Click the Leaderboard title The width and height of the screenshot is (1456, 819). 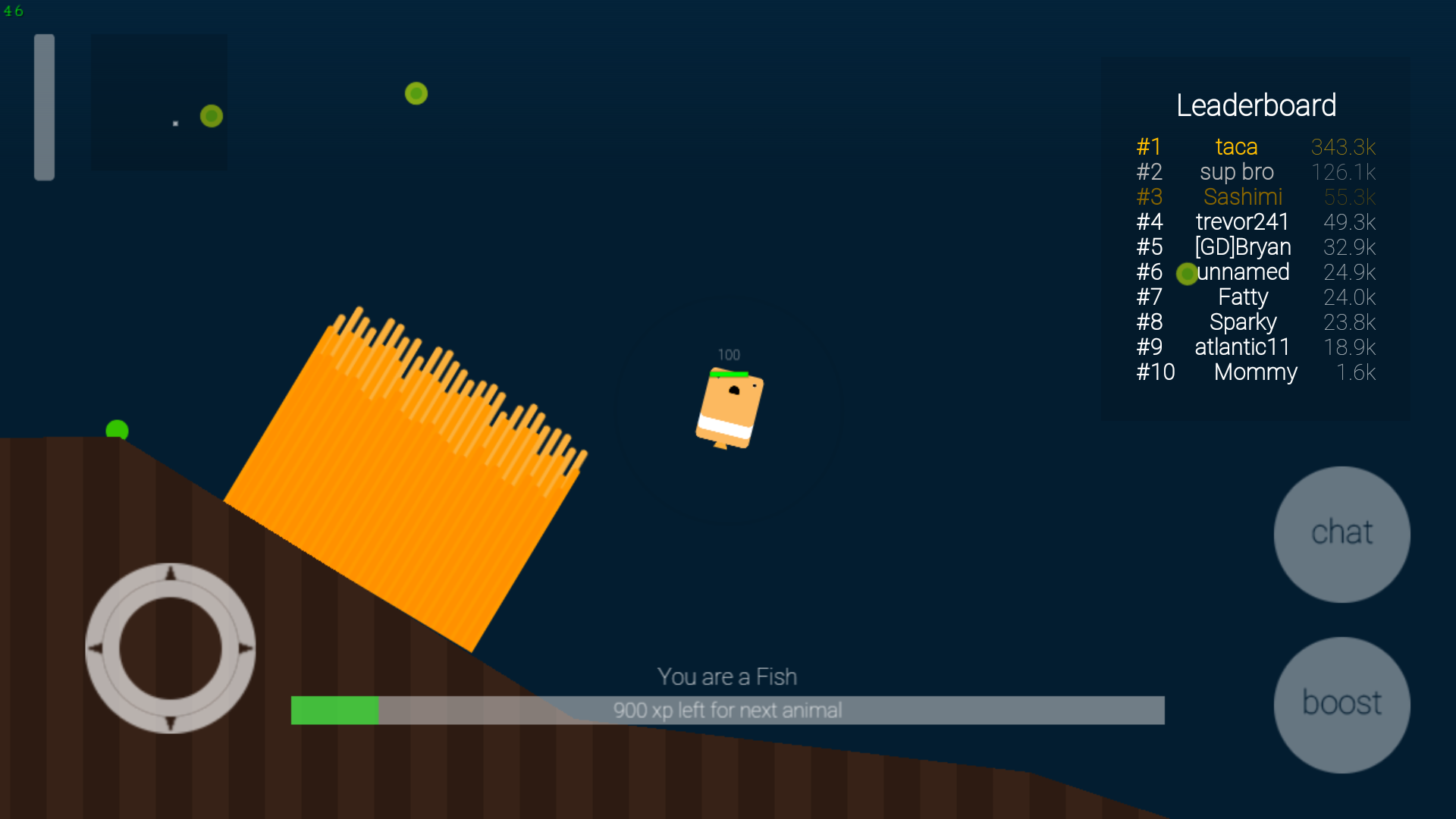pyautogui.click(x=1257, y=105)
